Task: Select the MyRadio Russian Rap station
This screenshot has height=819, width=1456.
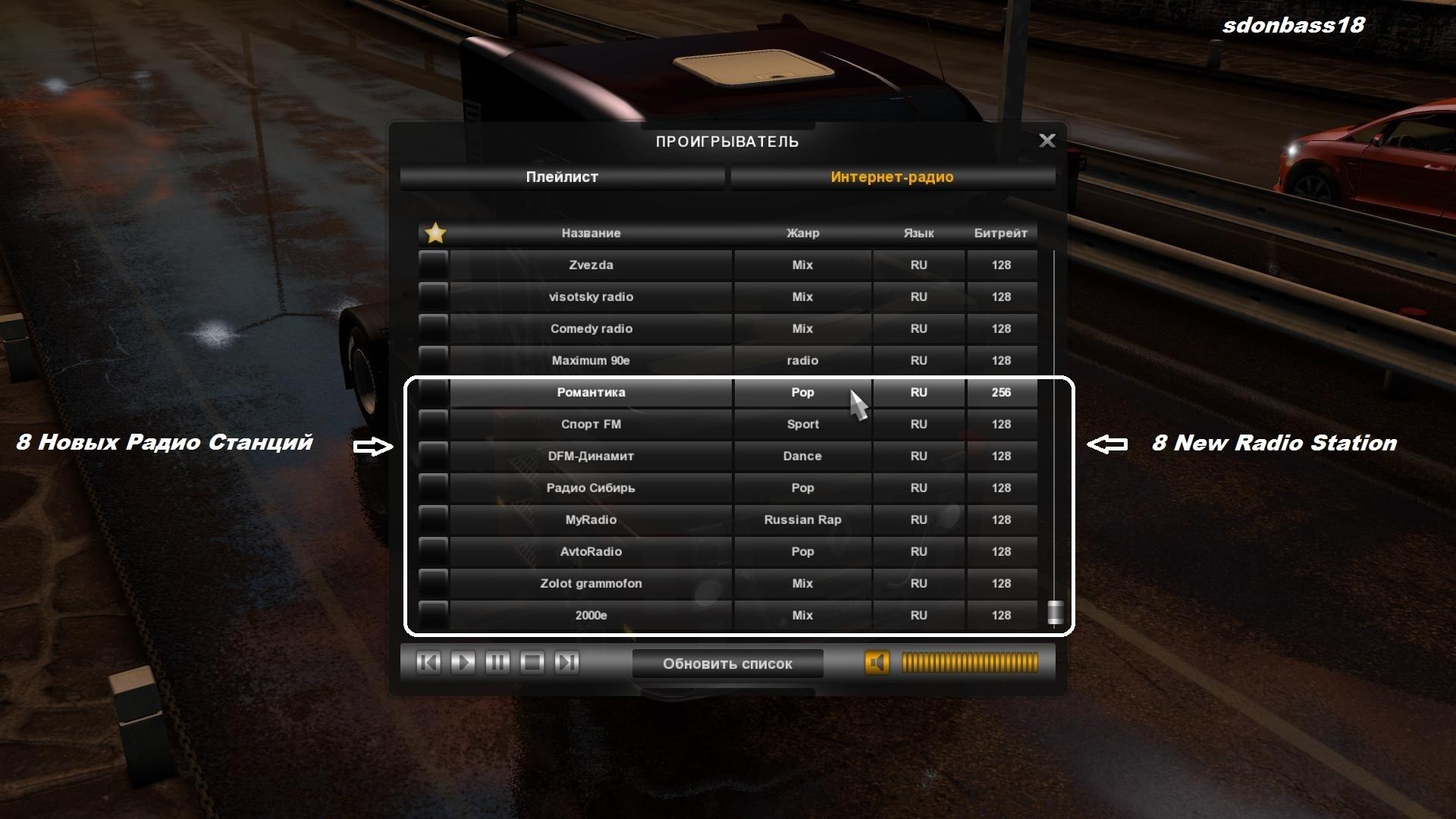Action: pos(591,520)
